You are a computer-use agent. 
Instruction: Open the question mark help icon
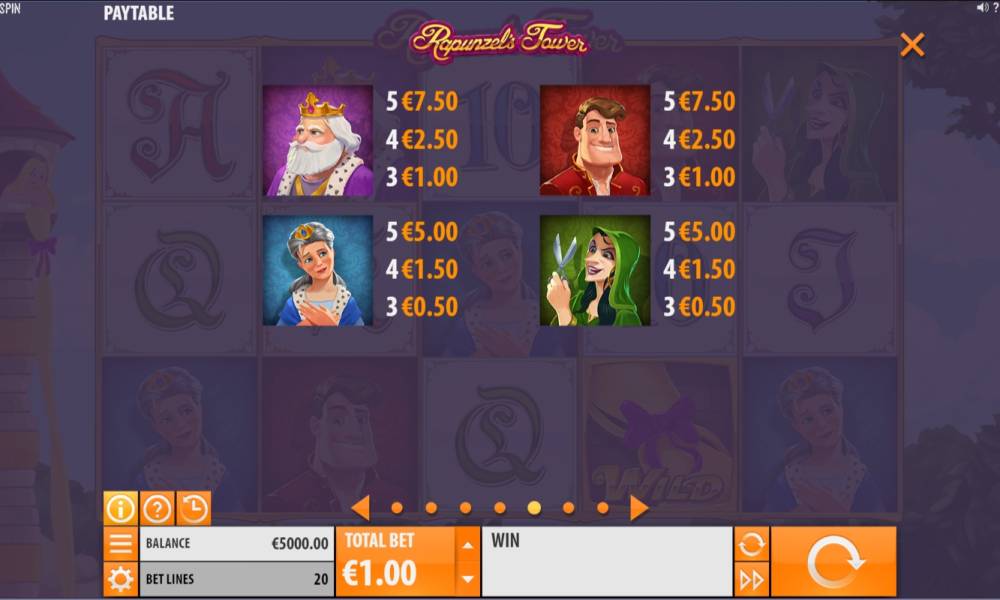pos(157,508)
